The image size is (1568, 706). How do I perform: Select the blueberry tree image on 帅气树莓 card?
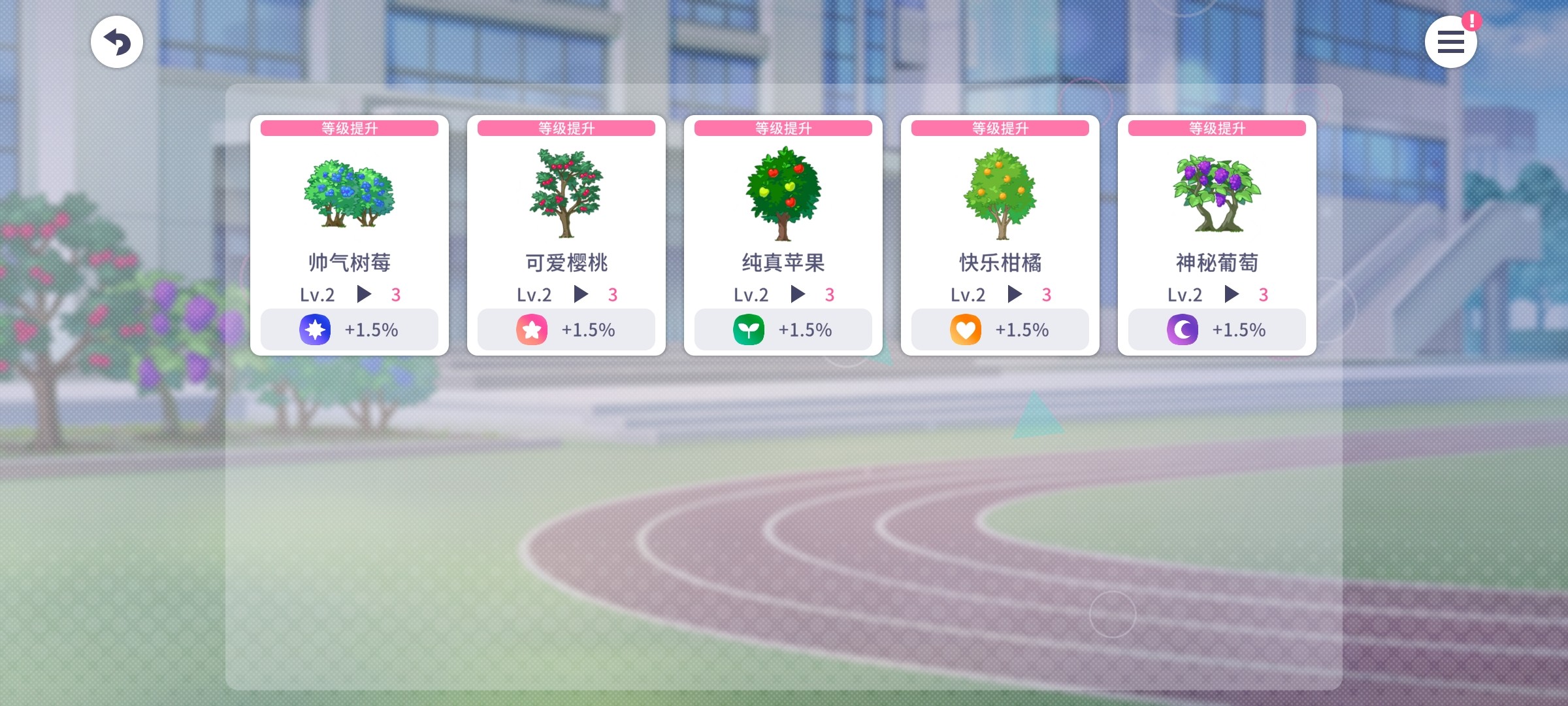point(350,194)
